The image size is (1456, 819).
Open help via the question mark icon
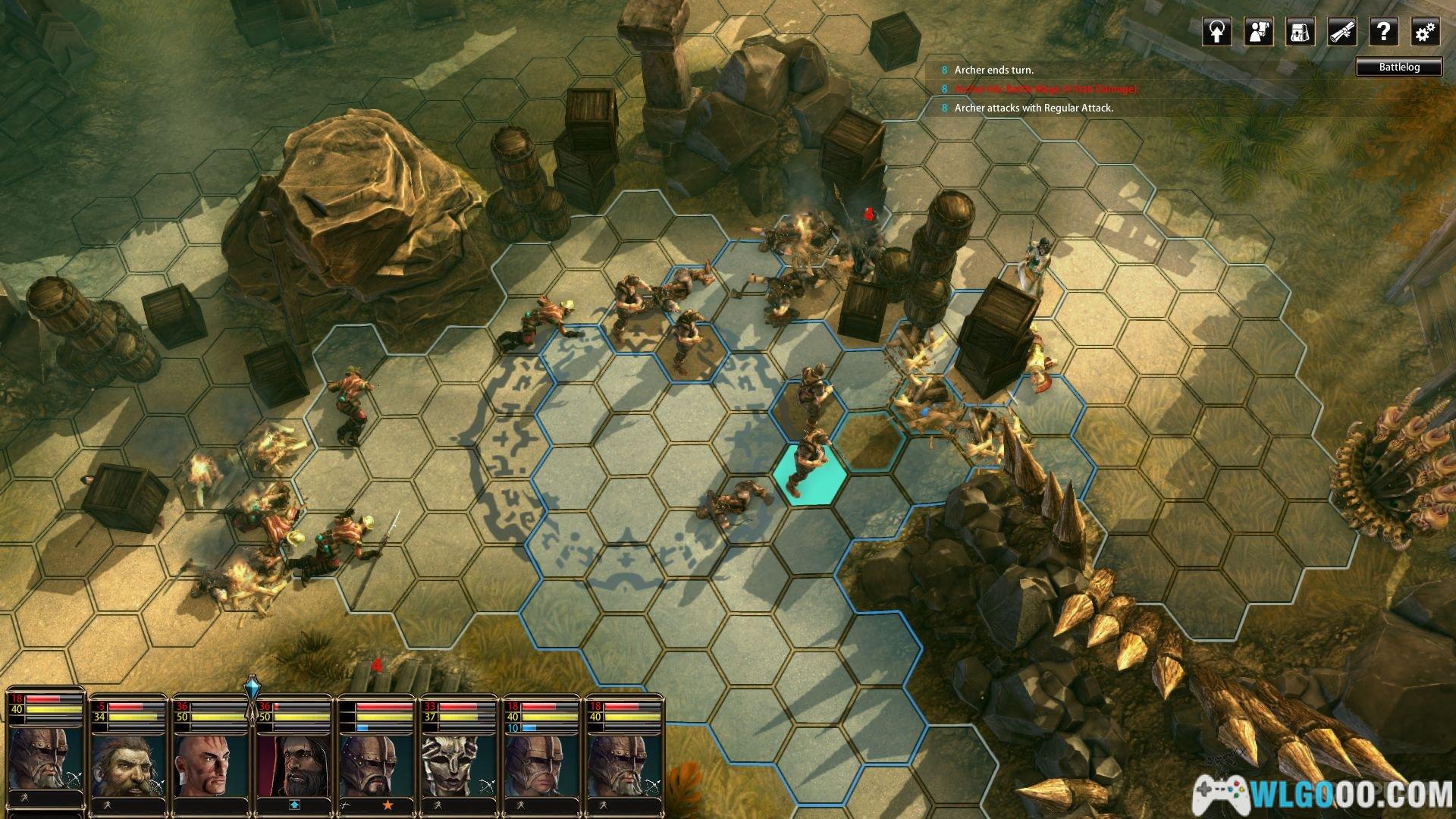1384,32
